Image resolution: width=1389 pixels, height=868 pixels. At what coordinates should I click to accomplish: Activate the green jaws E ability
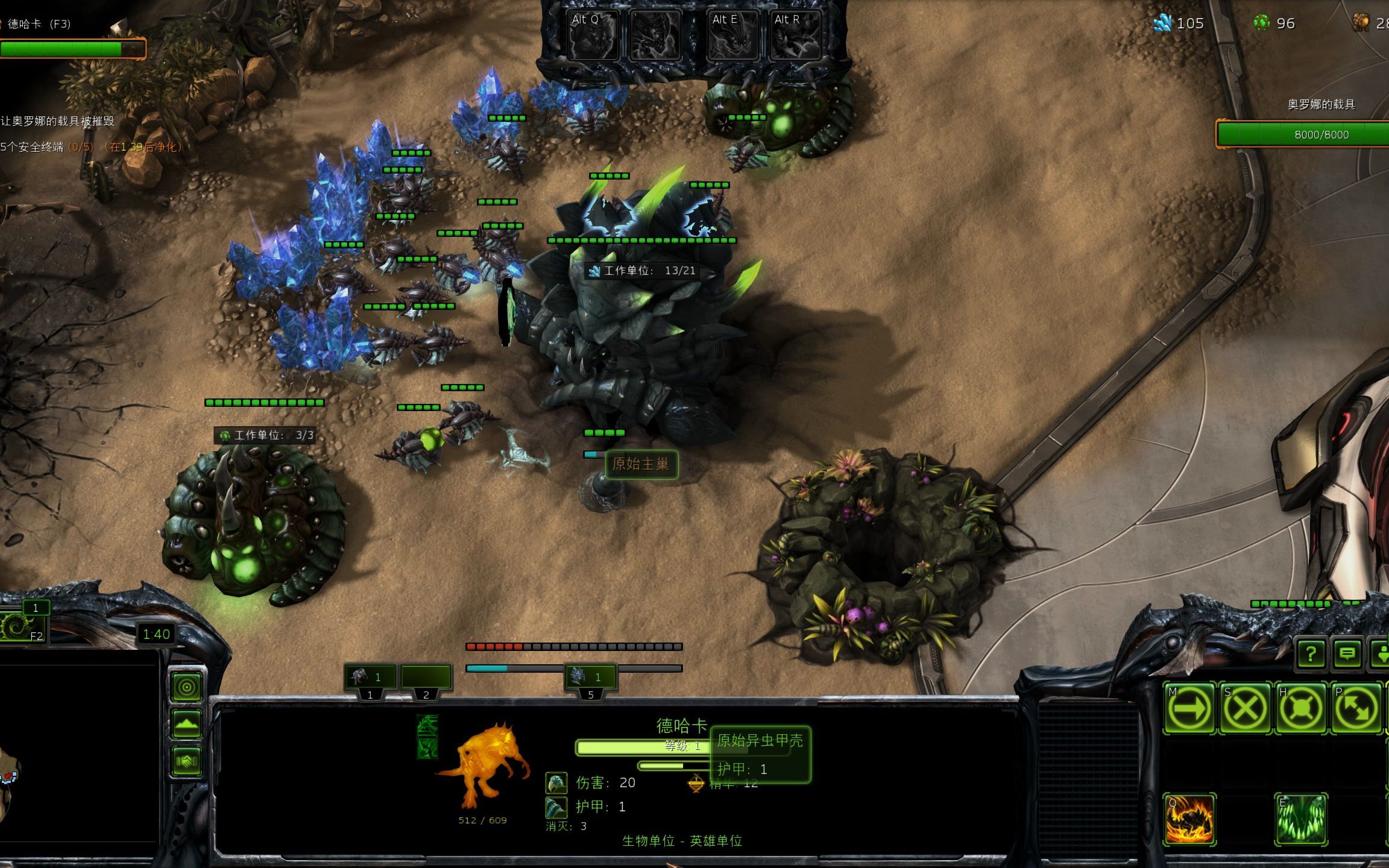coord(1301,819)
